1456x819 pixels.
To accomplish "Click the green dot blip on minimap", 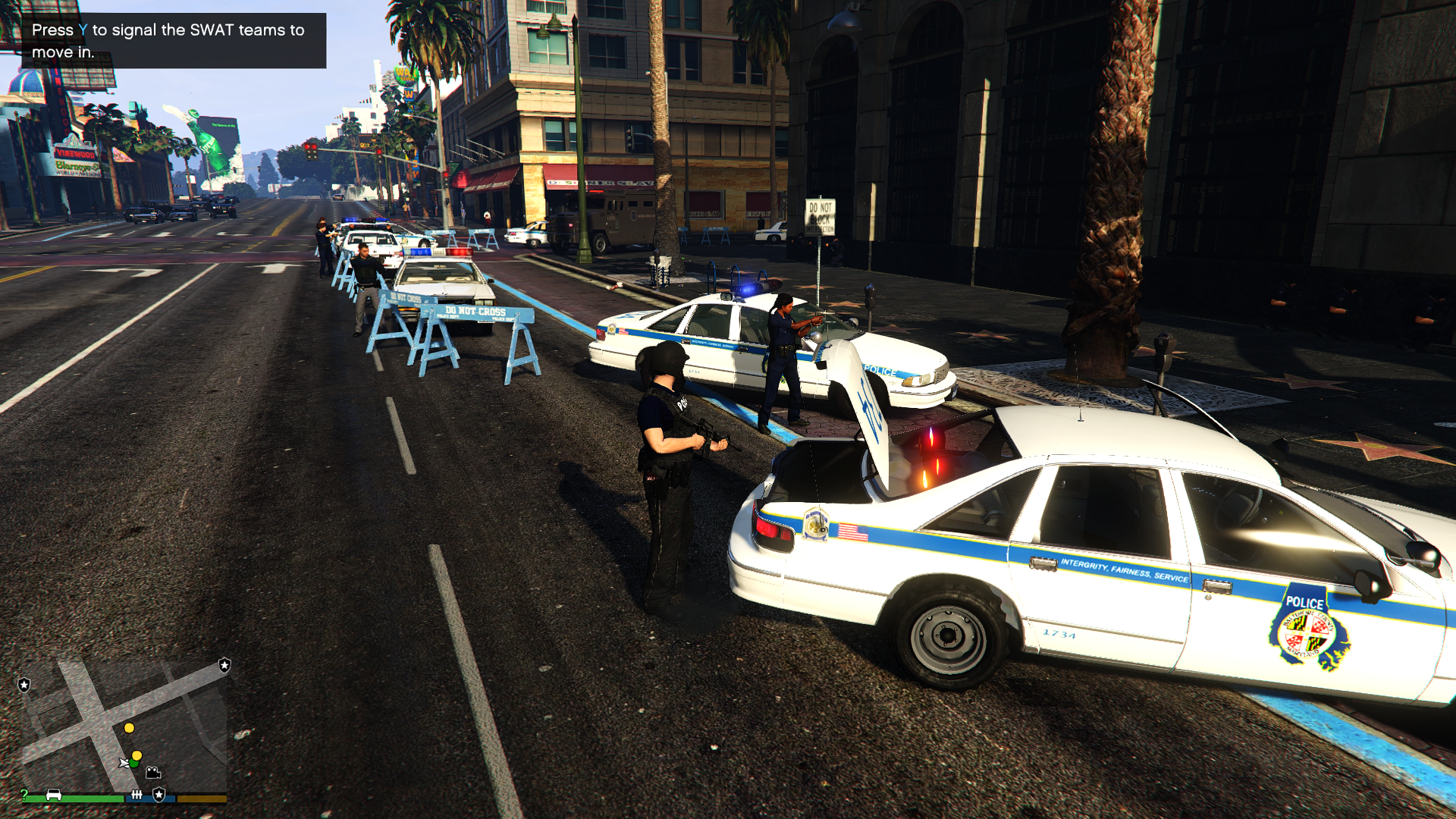I will tap(134, 764).
